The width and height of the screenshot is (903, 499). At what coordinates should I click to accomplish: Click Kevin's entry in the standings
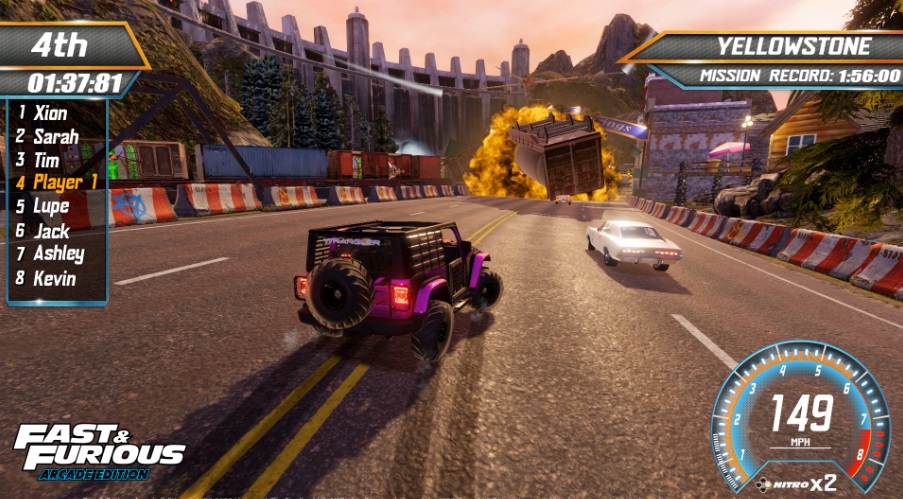tap(54, 277)
